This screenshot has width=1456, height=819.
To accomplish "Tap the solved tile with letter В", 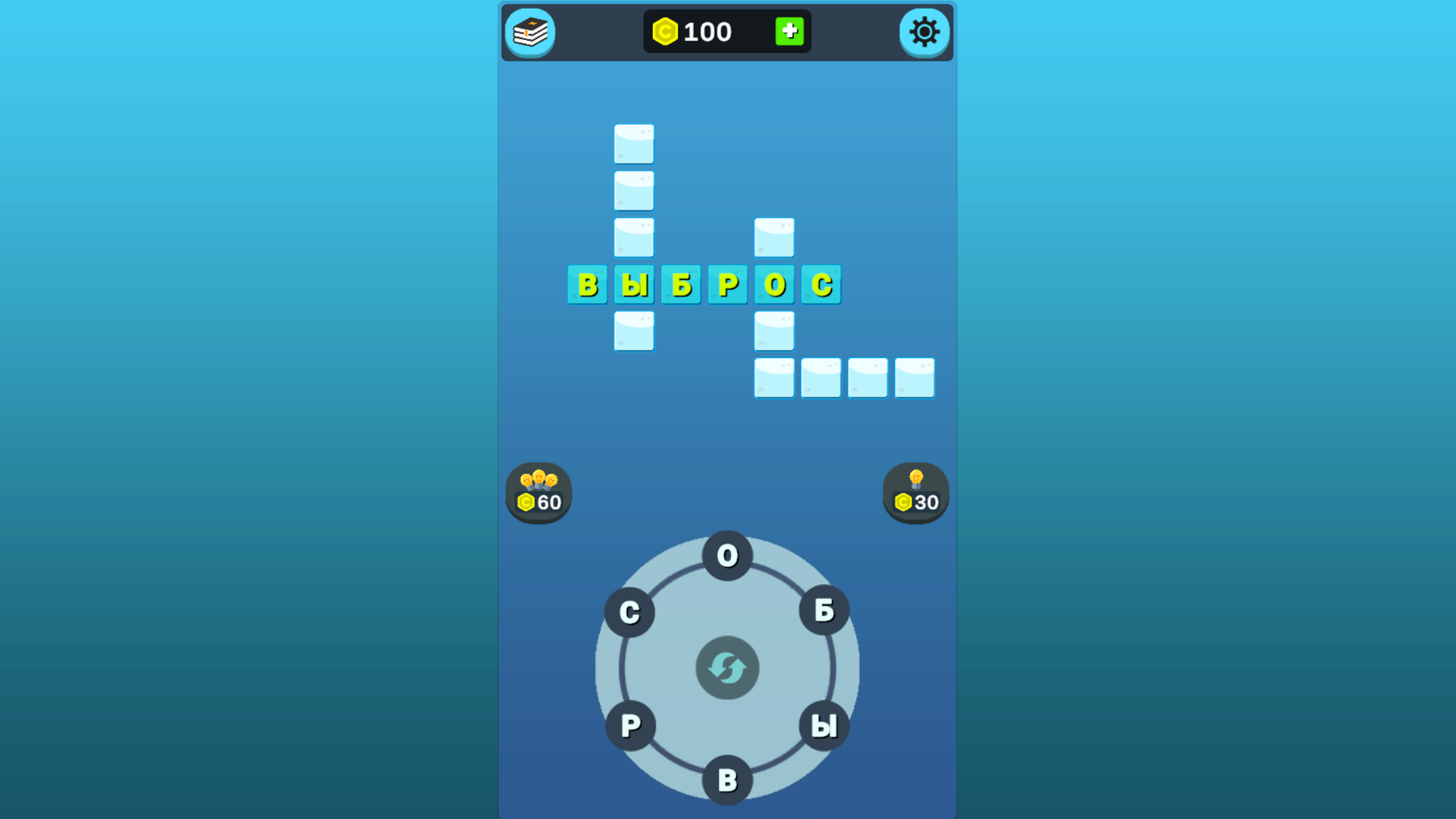I will 588,284.
